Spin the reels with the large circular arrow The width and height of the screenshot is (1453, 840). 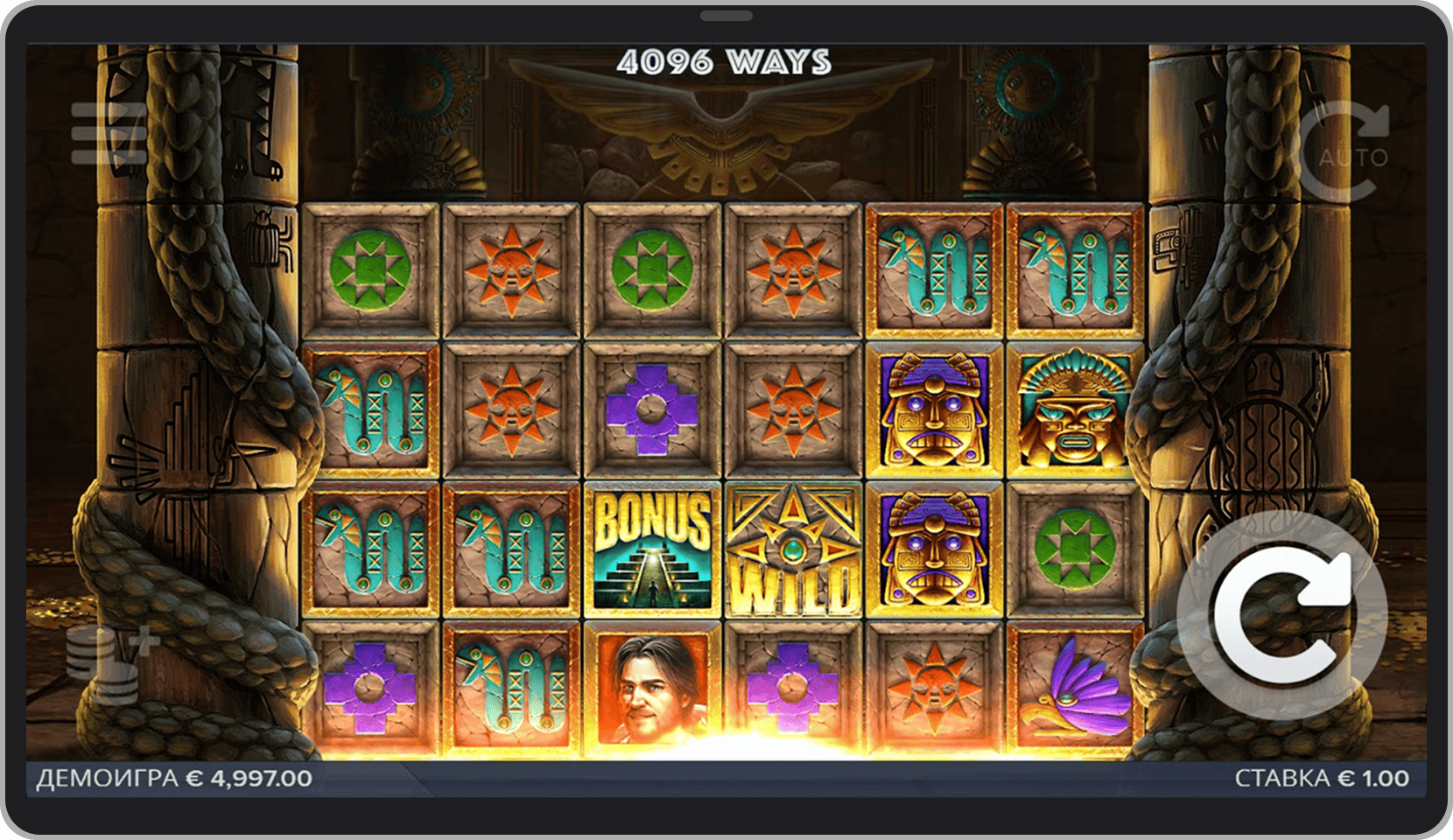coord(1281,614)
